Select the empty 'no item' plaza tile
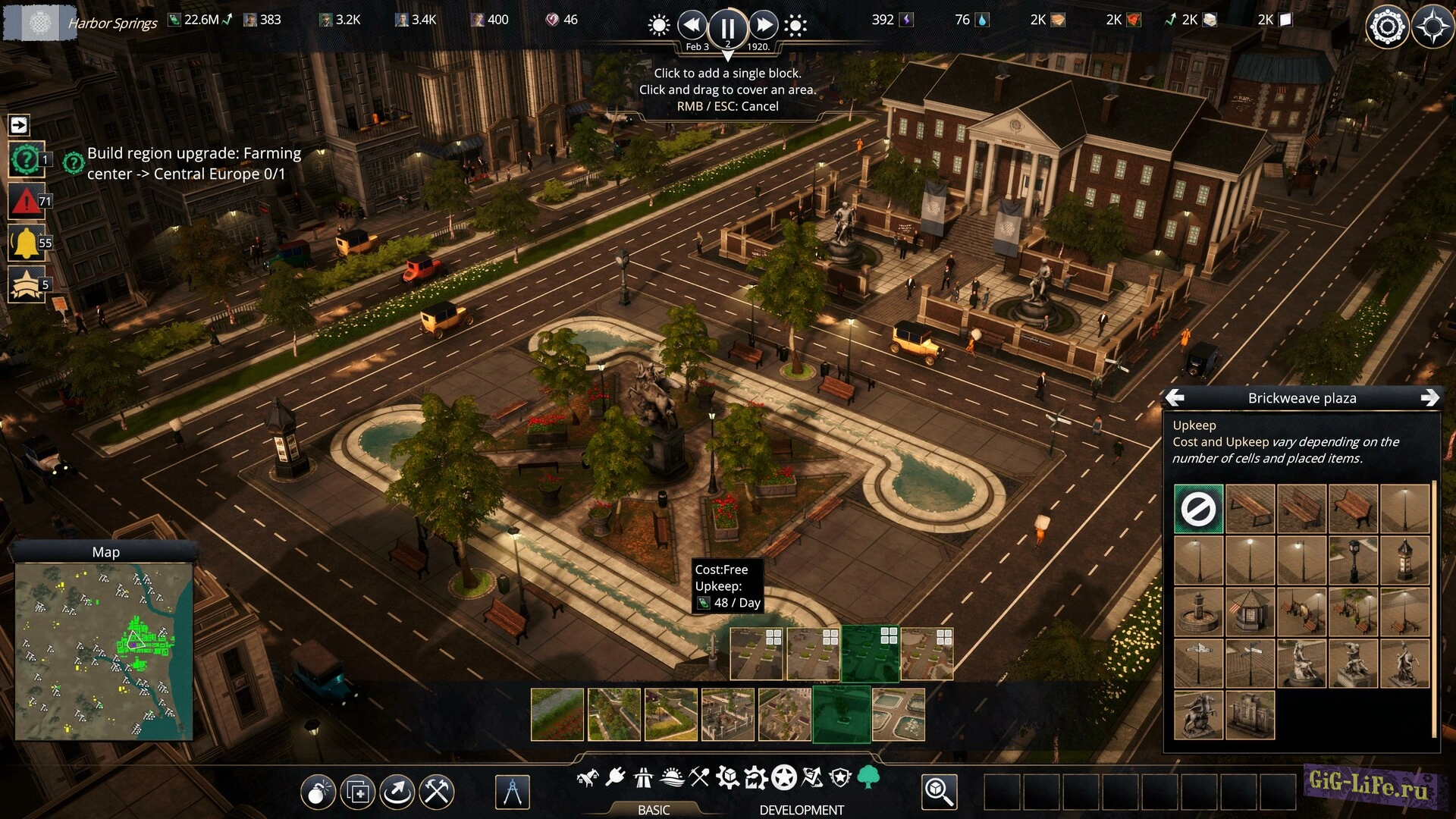The height and width of the screenshot is (819, 1456). [x=1198, y=509]
